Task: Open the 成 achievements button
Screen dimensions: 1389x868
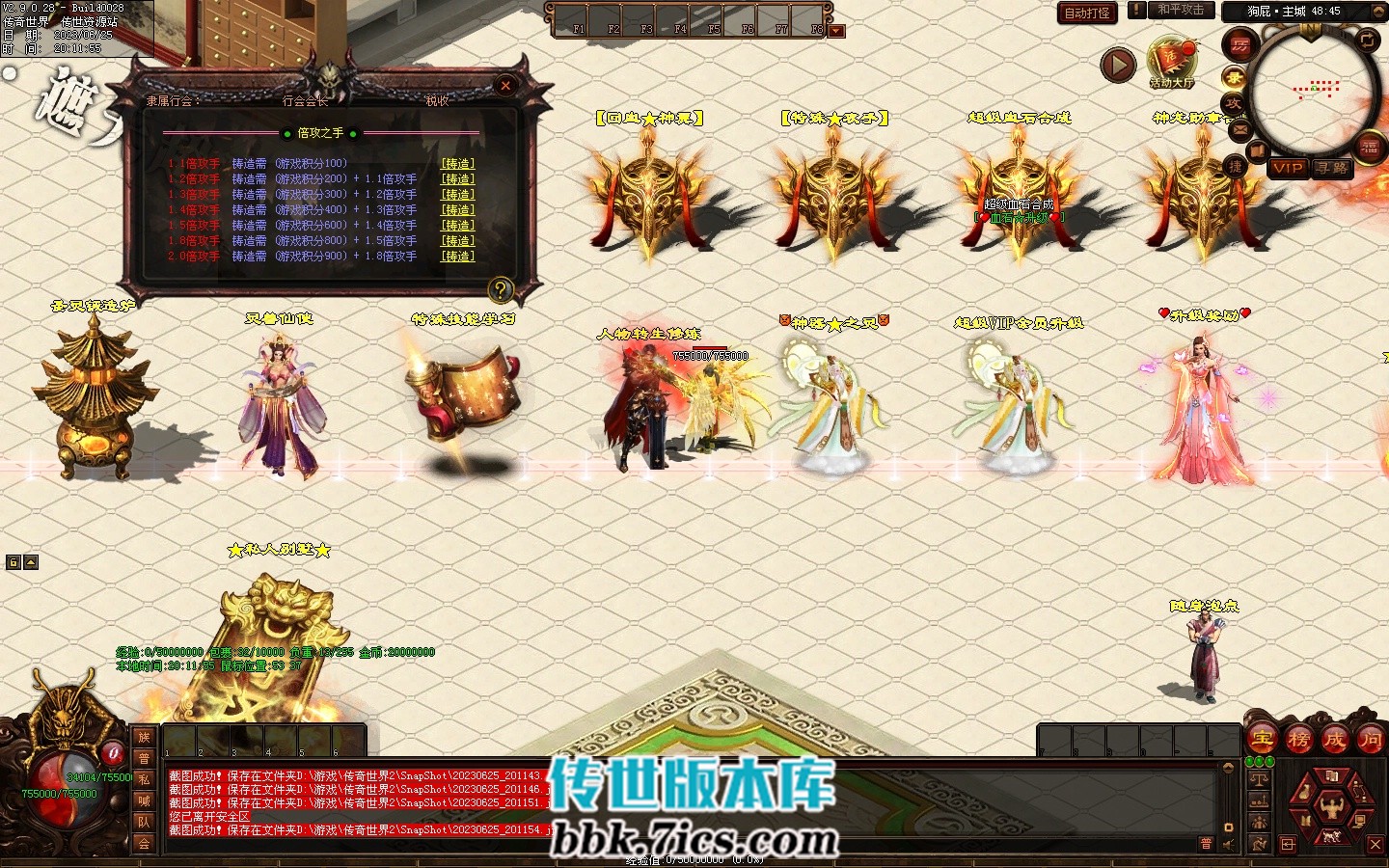Action: [x=1334, y=741]
